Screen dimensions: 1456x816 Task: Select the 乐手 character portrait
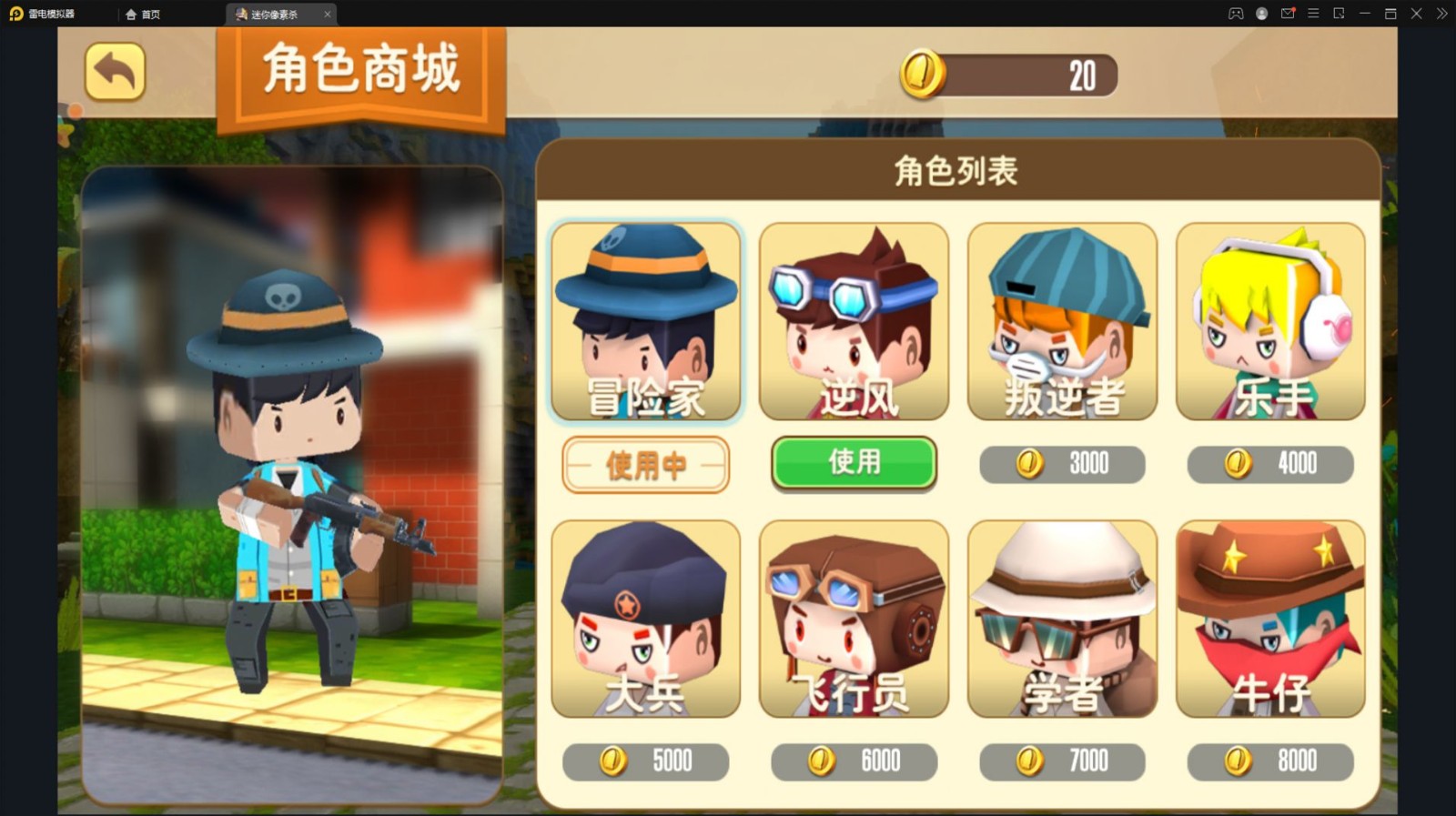(1269, 320)
